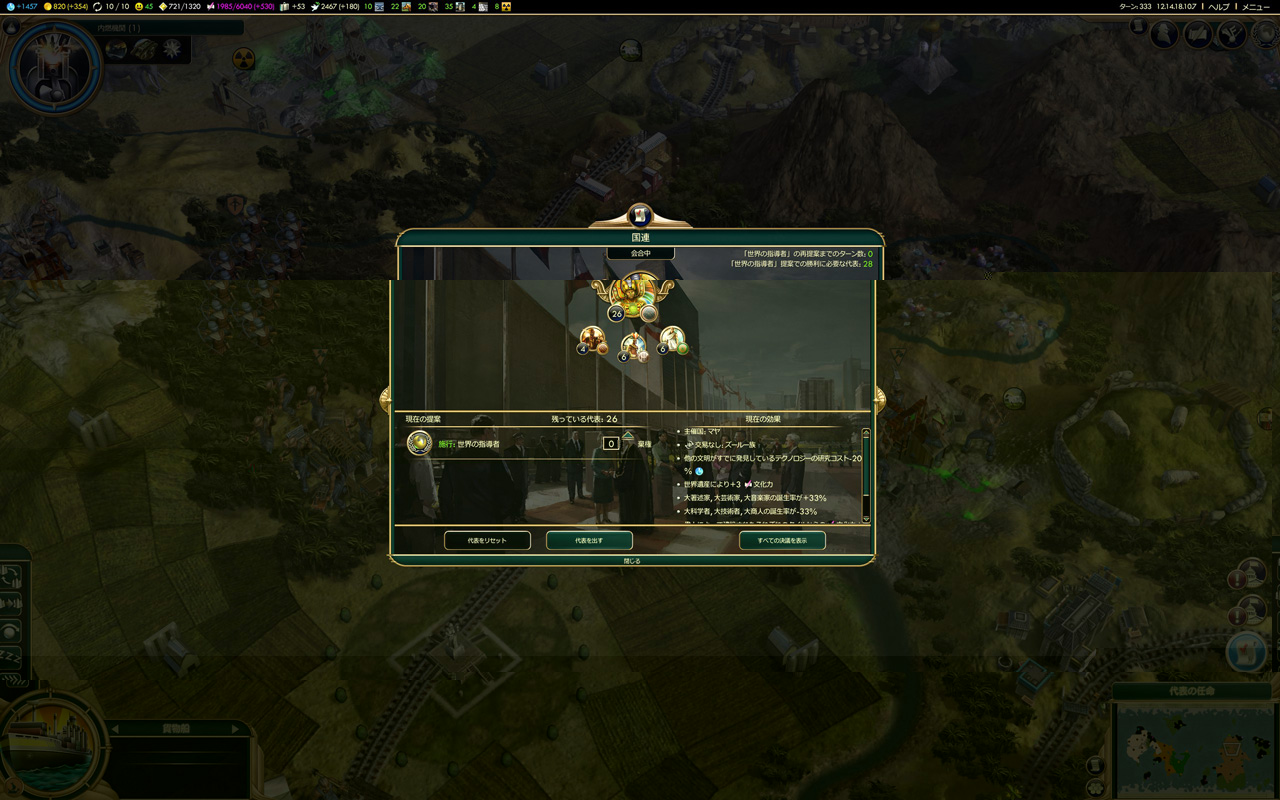Increase delegates with the vote up arrow
Viewport: 1280px width, 800px height.
tap(628, 435)
